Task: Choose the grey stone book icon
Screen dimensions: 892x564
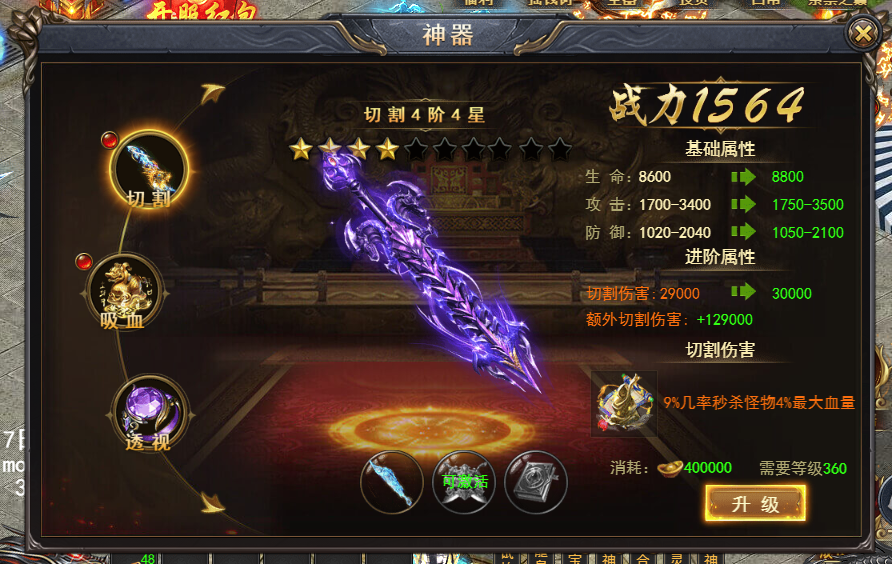Action: pos(536,482)
